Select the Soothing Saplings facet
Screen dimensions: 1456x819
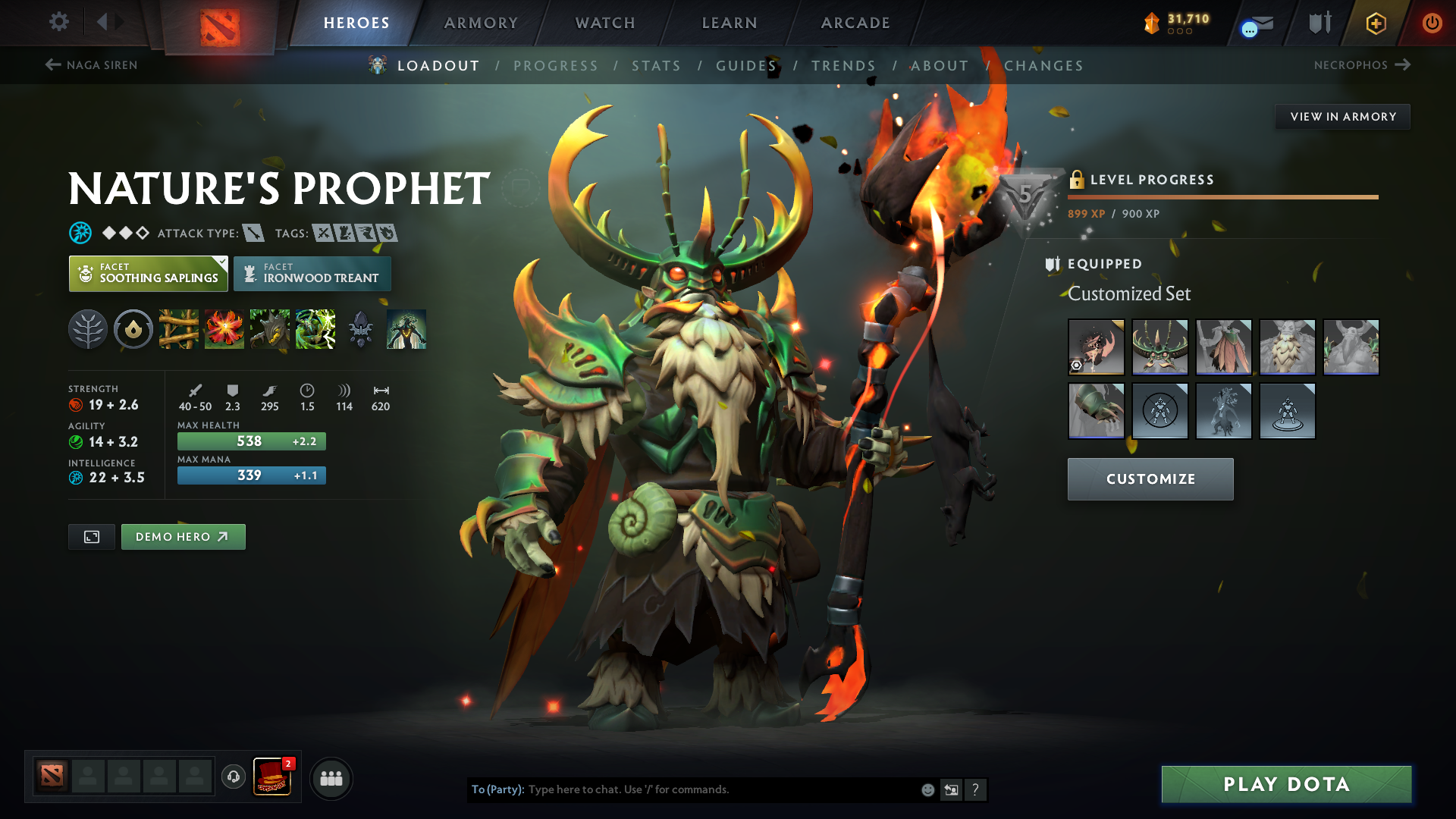(148, 274)
